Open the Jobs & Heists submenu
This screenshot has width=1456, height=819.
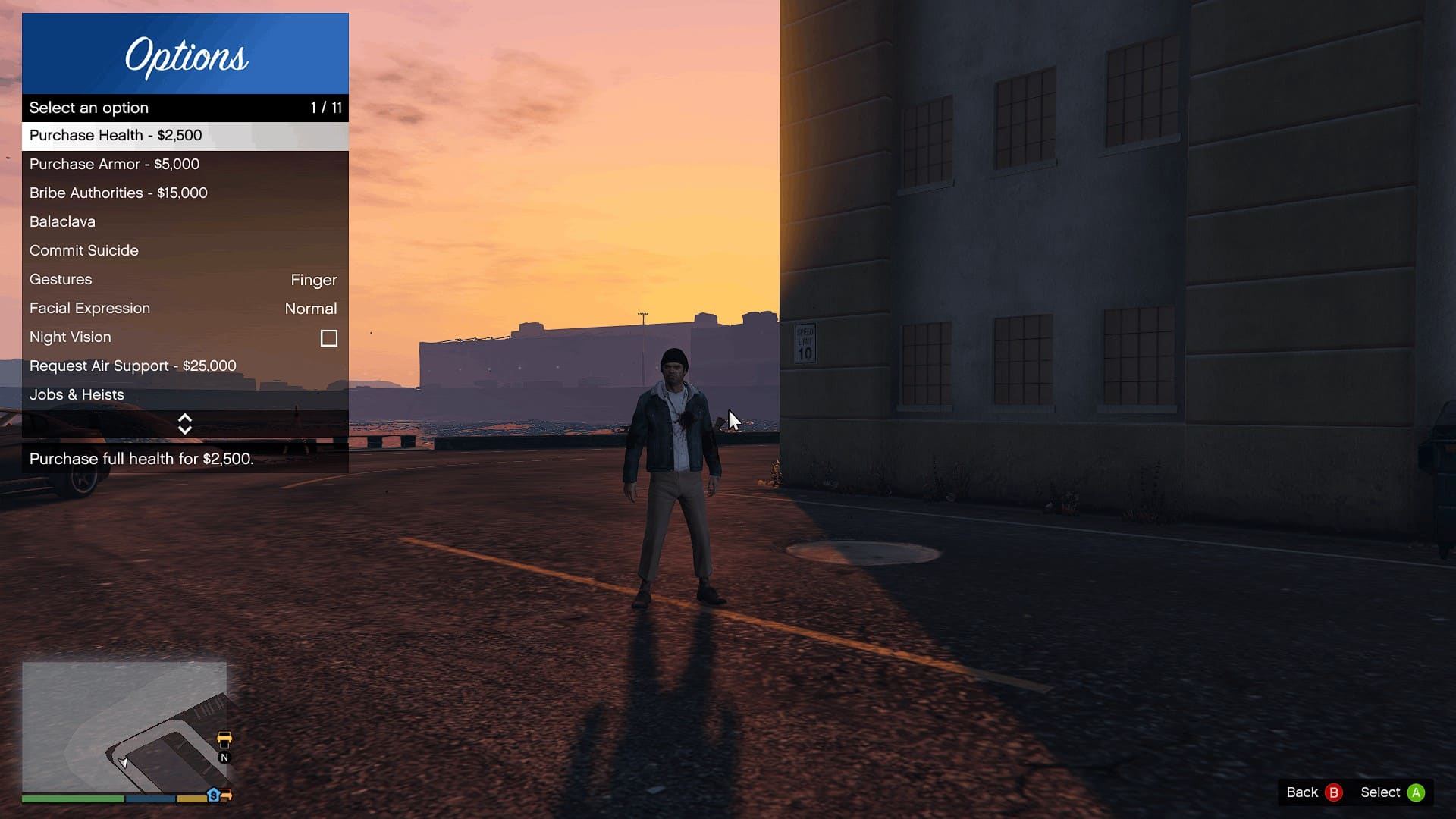pos(185,395)
